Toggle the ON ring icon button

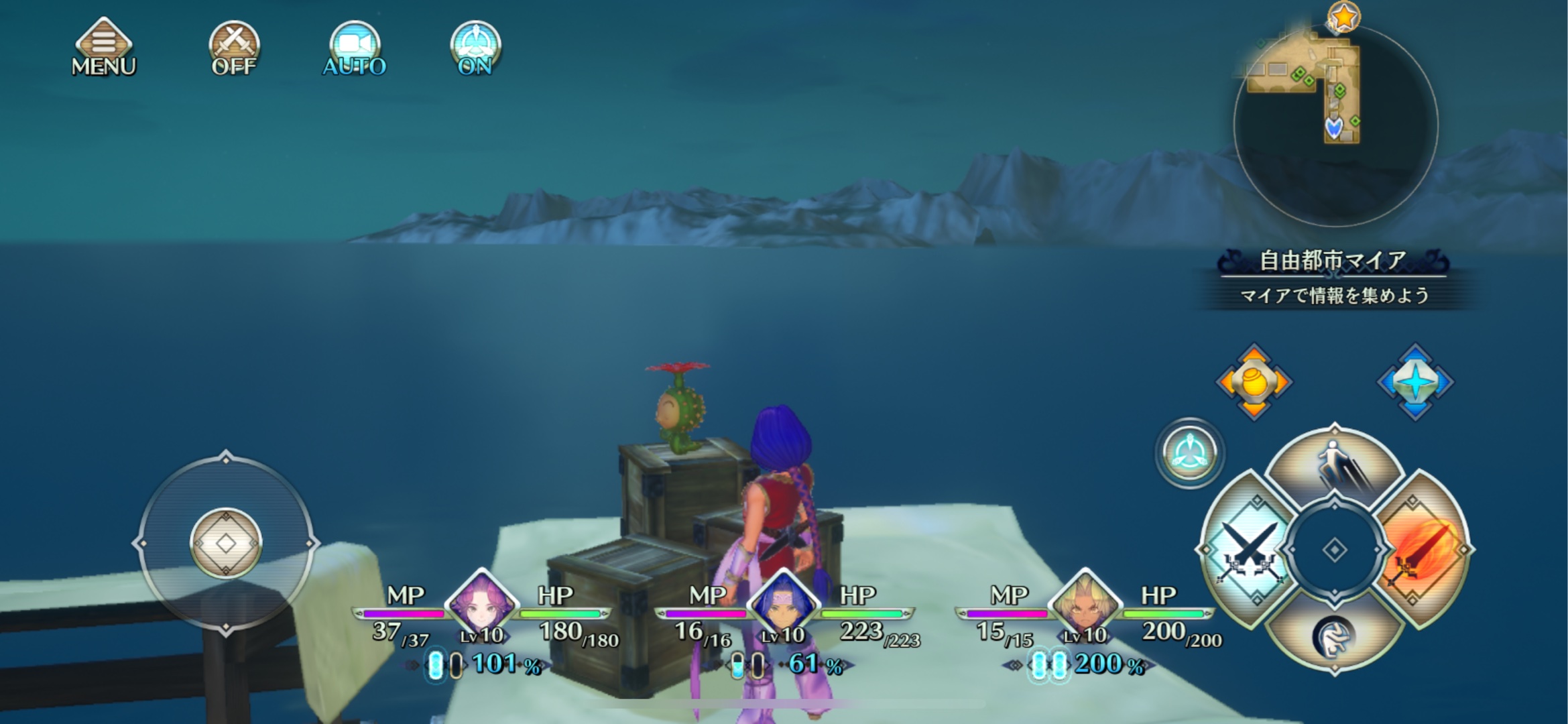point(475,48)
